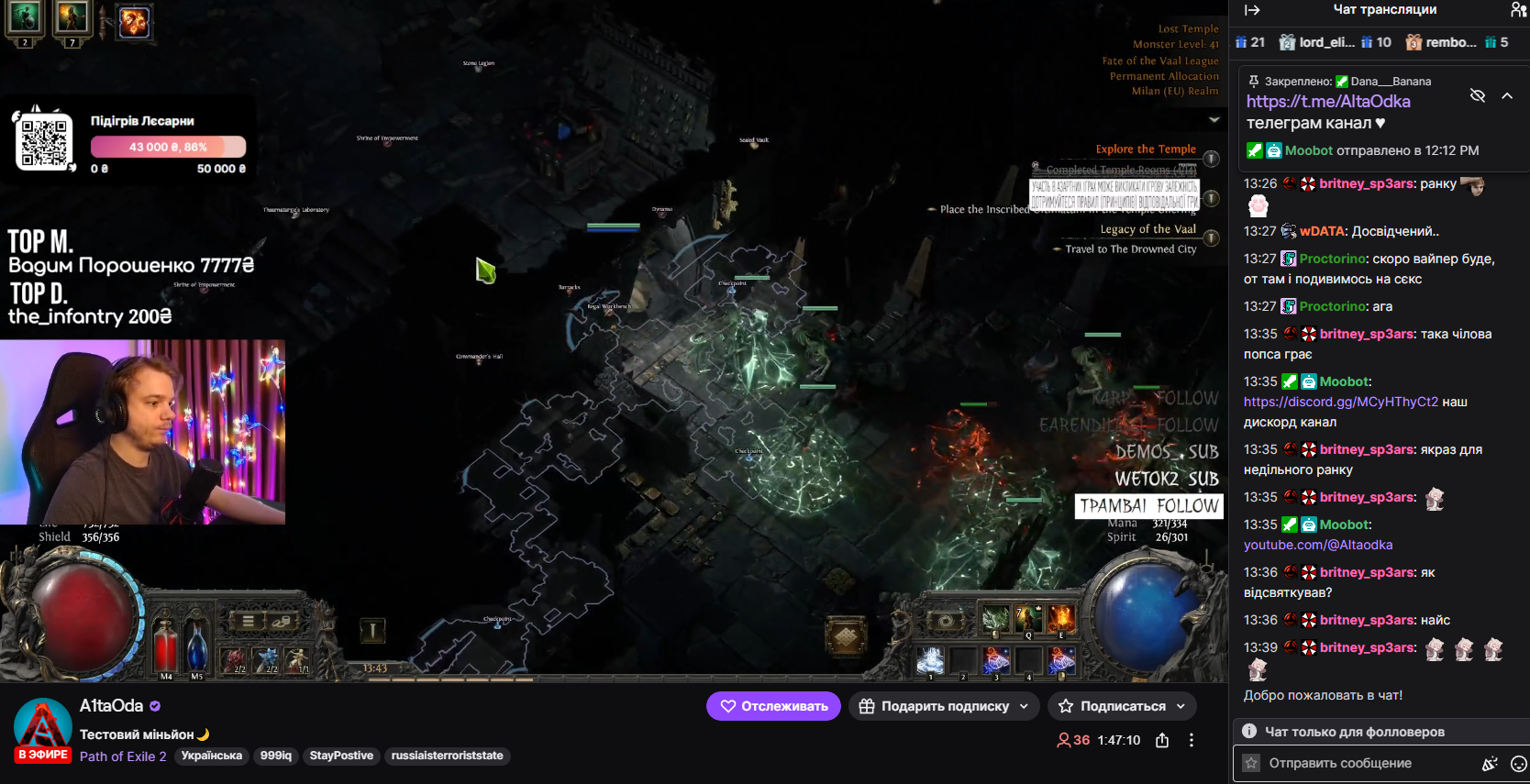Use the blue mana flask
Image resolution: width=1530 pixels, height=784 pixels.
click(197, 645)
